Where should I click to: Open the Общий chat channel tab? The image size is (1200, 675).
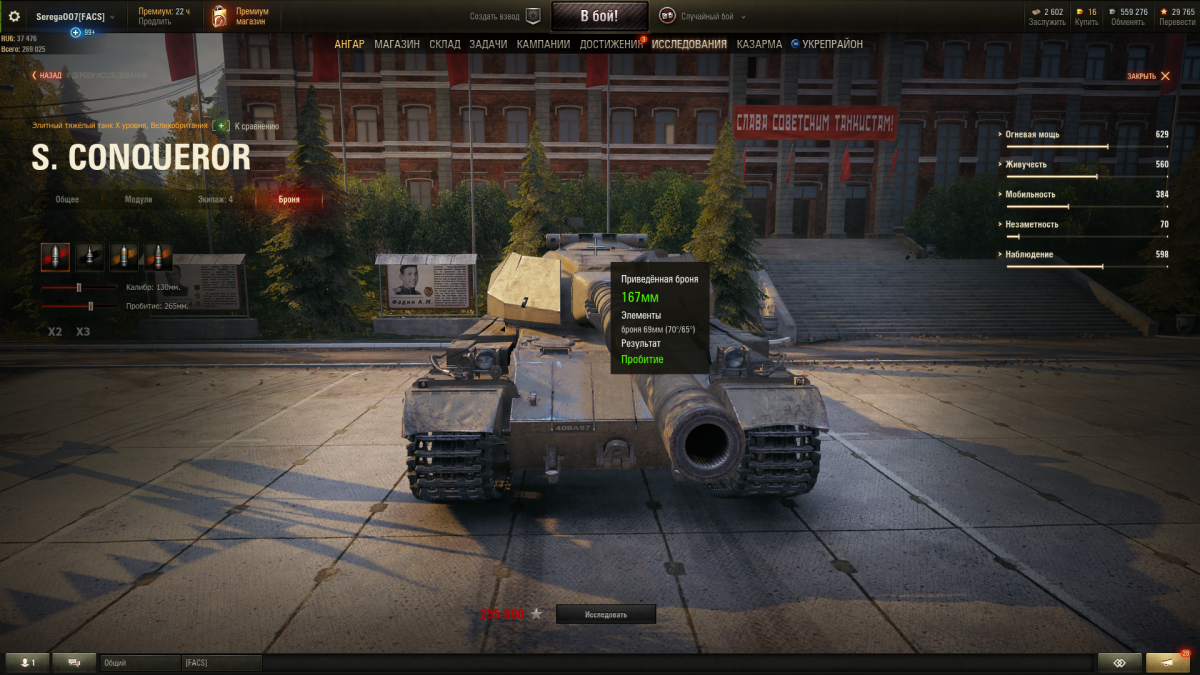pos(139,662)
